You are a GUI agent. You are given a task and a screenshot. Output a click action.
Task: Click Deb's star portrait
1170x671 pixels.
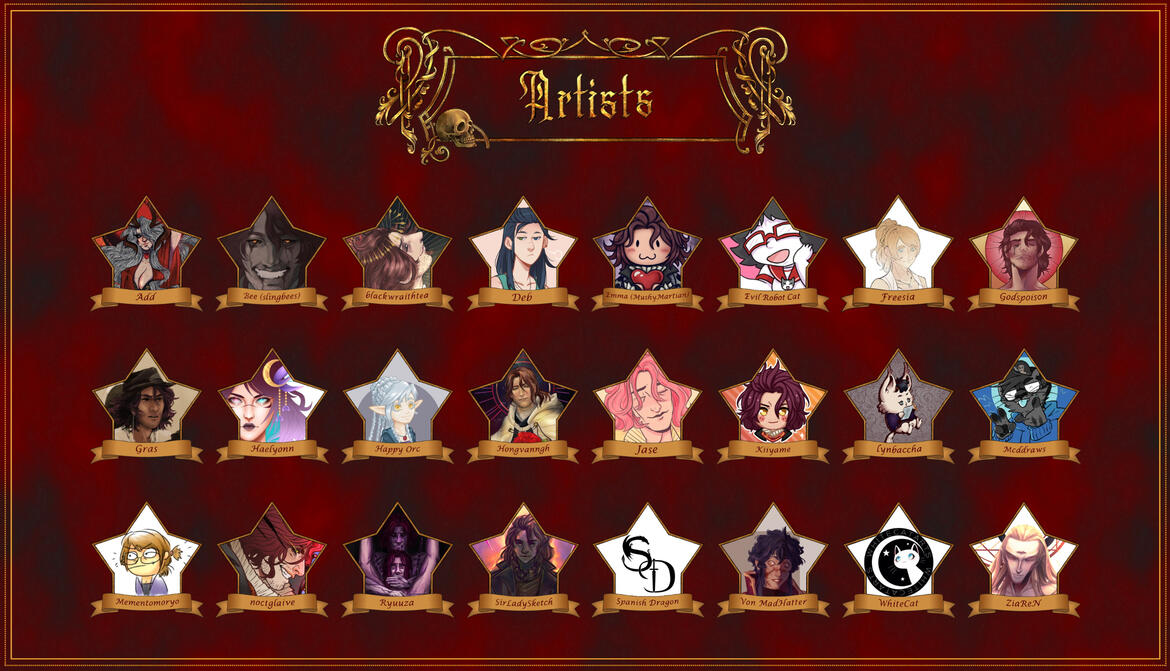coord(523,252)
